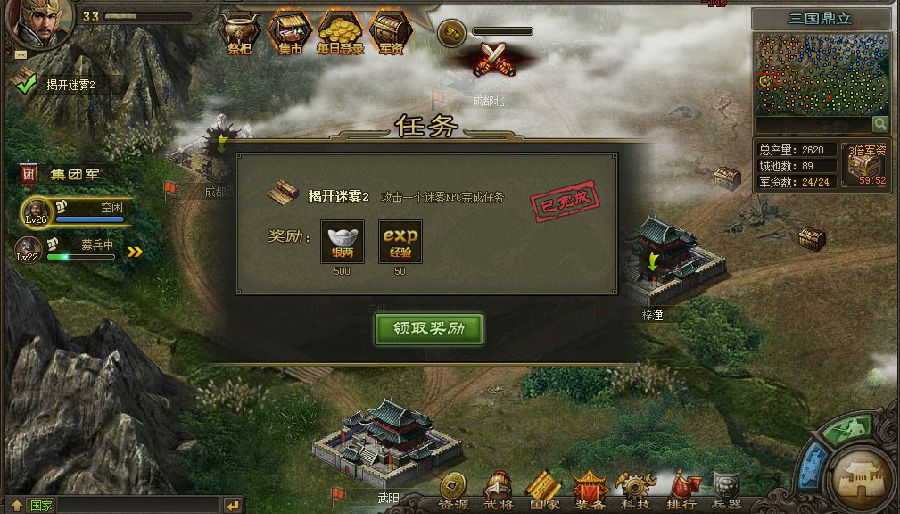The image size is (900, 514).
Task: Open the 兵器 weapons menu
Action: [x=727, y=490]
